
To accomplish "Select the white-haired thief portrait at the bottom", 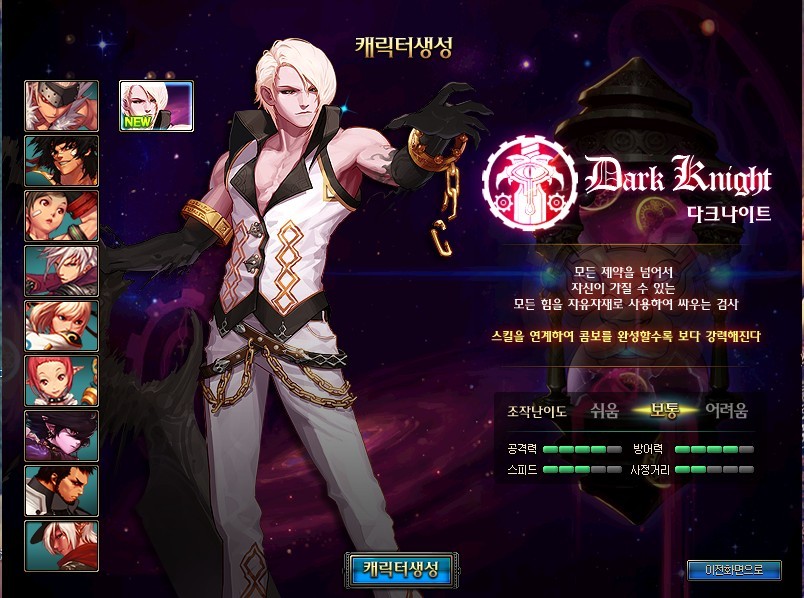I will click(x=61, y=546).
